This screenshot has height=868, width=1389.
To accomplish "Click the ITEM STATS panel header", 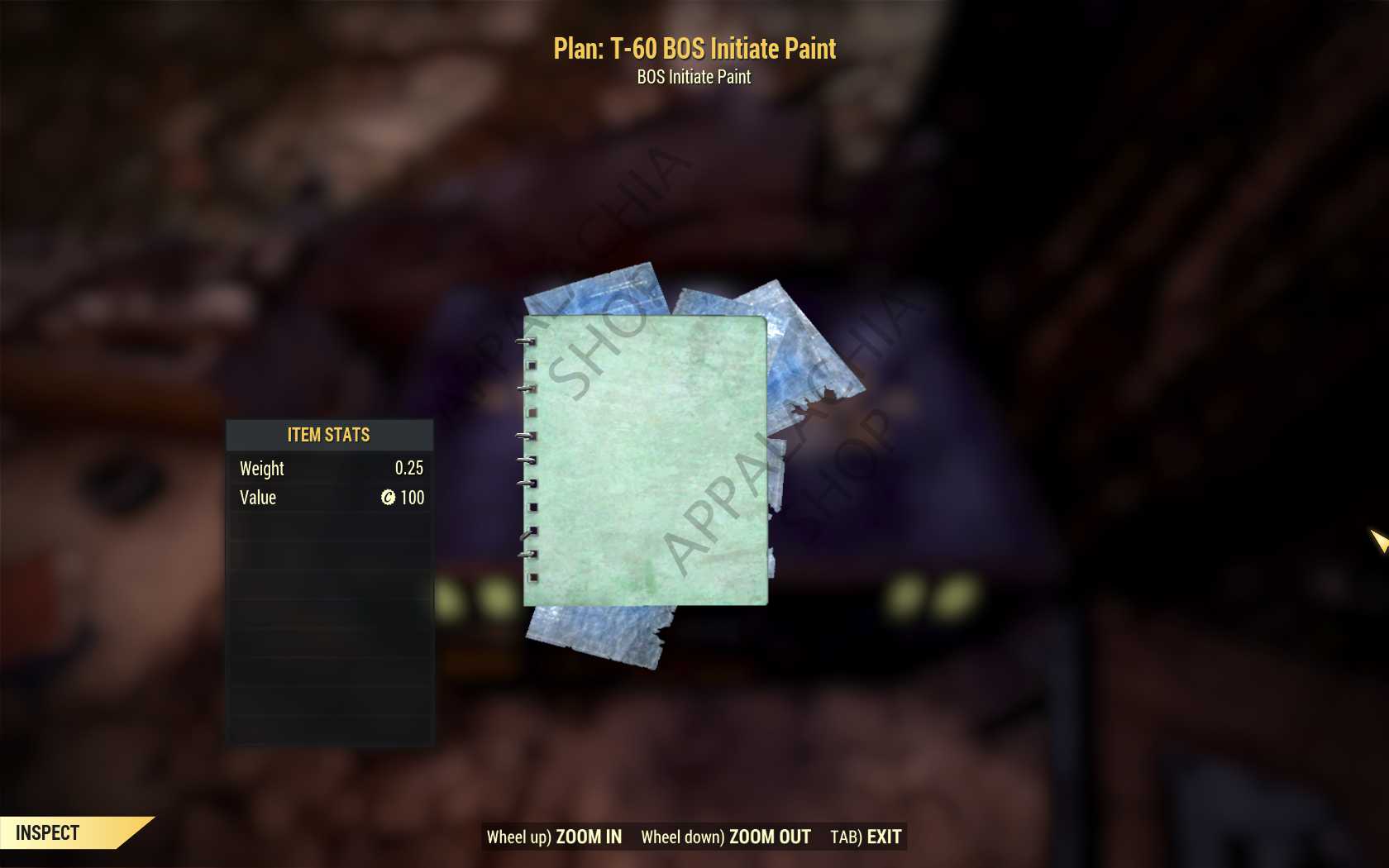I will tap(328, 435).
